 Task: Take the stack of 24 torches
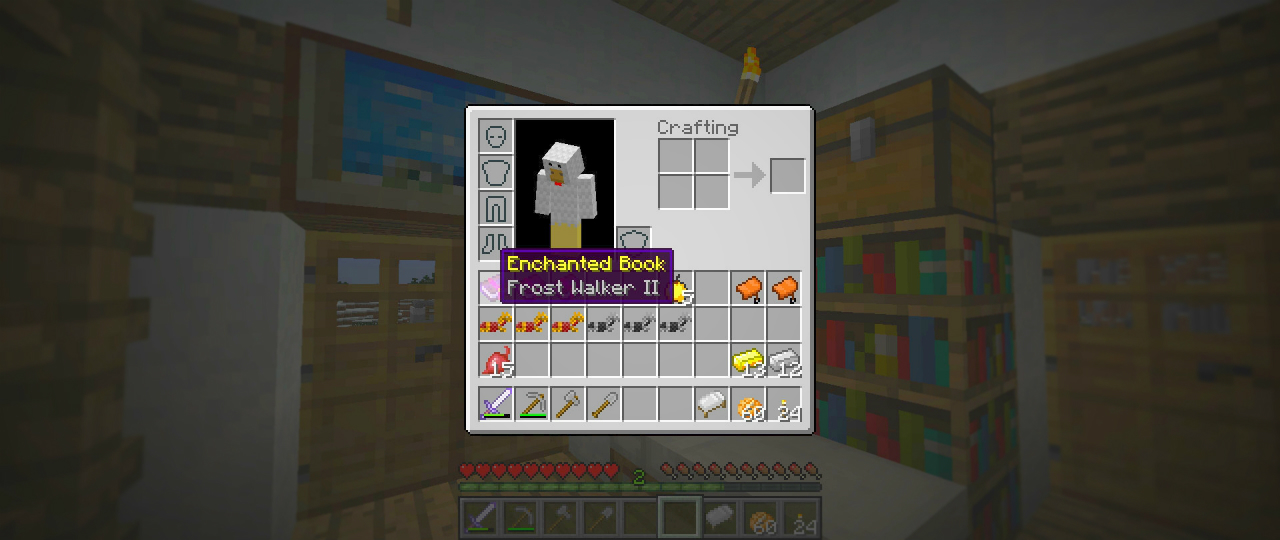(x=785, y=405)
